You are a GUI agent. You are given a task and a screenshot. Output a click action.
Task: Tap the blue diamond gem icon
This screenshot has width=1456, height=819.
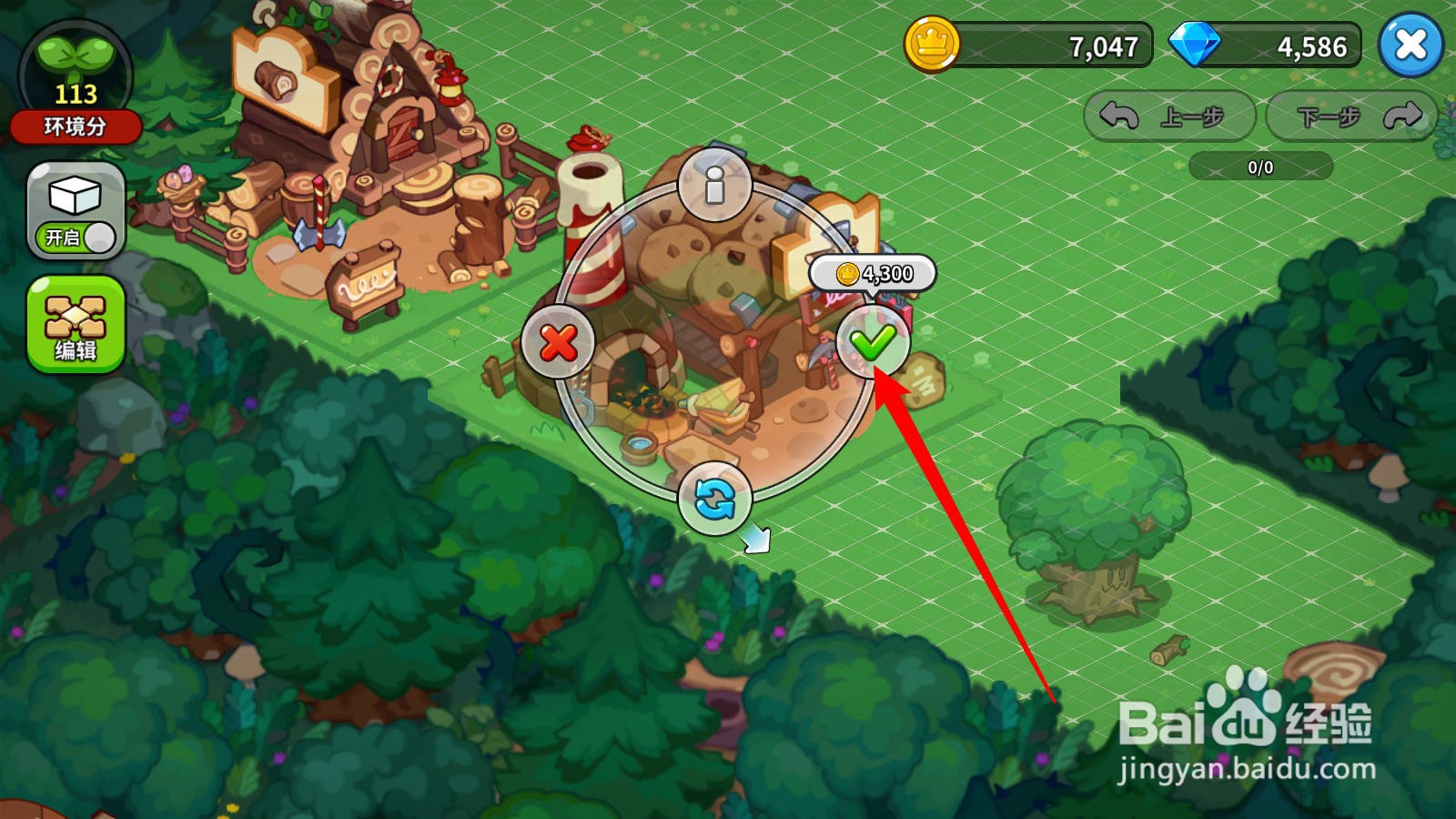[x=1193, y=45]
